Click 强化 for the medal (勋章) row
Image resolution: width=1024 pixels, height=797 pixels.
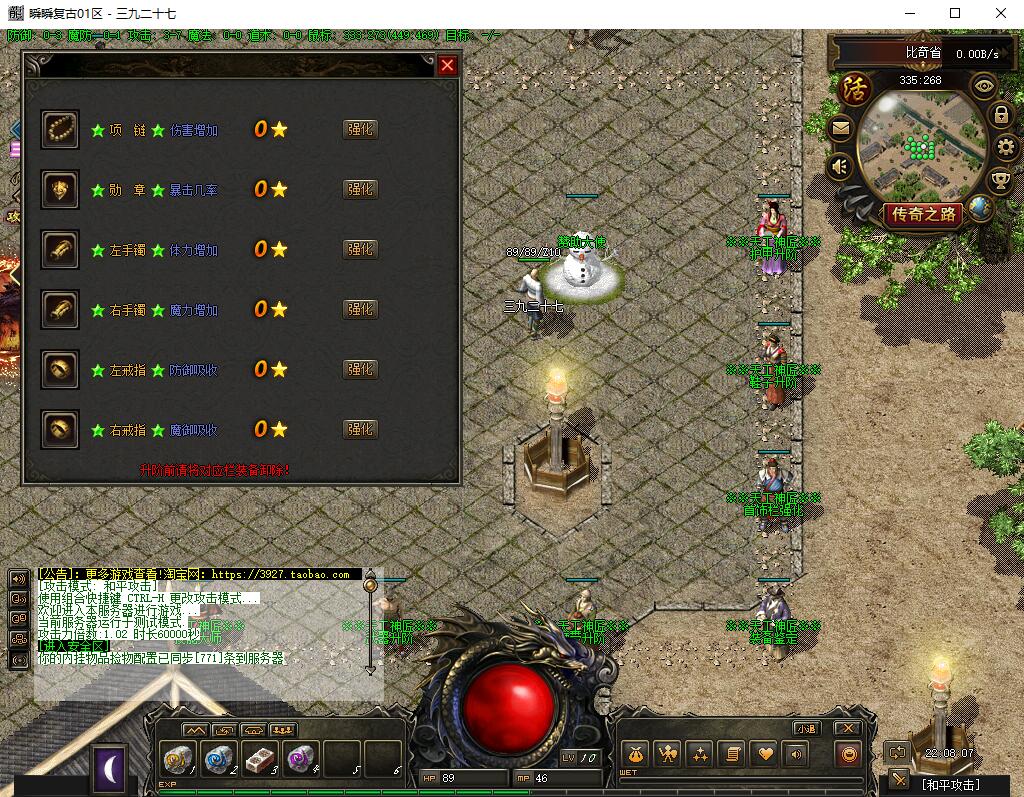point(360,189)
